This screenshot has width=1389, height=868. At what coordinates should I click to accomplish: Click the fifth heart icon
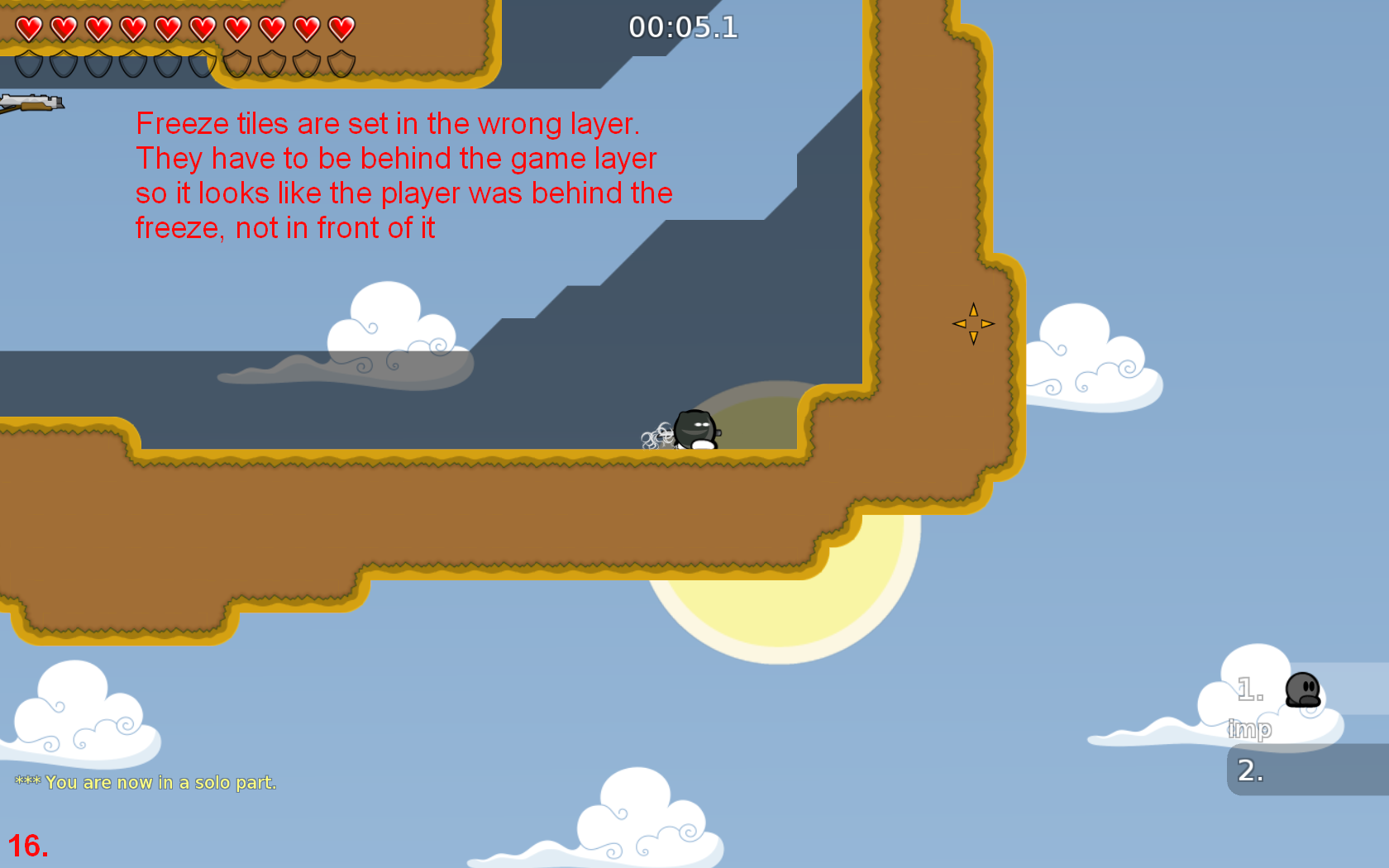168,27
